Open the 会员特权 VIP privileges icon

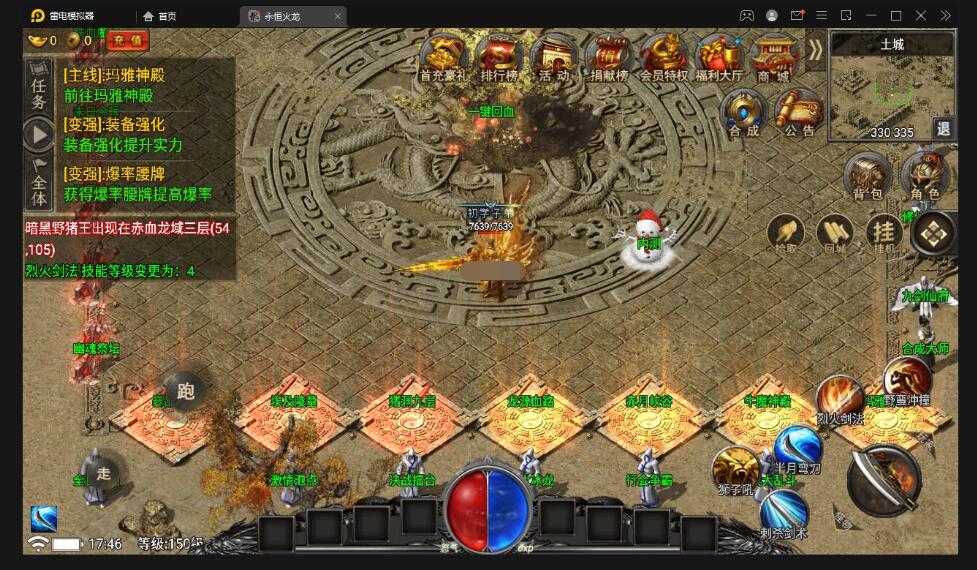tap(663, 56)
